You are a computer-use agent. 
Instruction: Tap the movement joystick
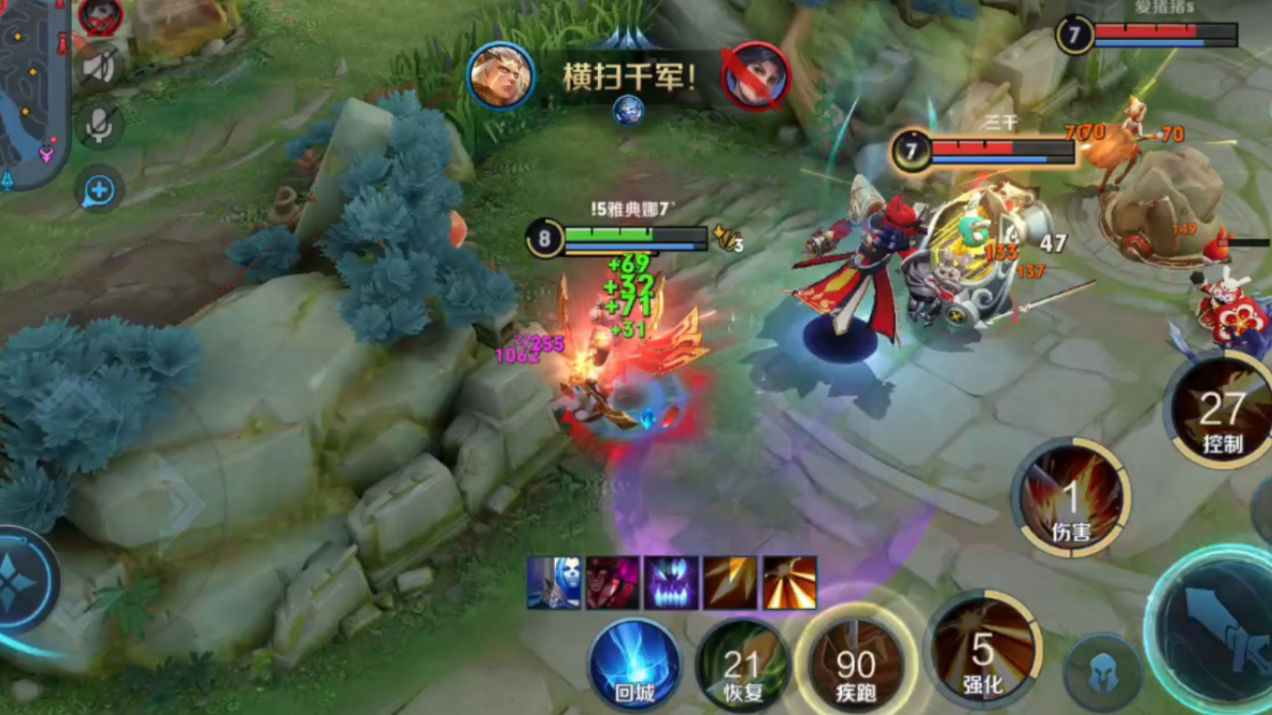(x=20, y=583)
